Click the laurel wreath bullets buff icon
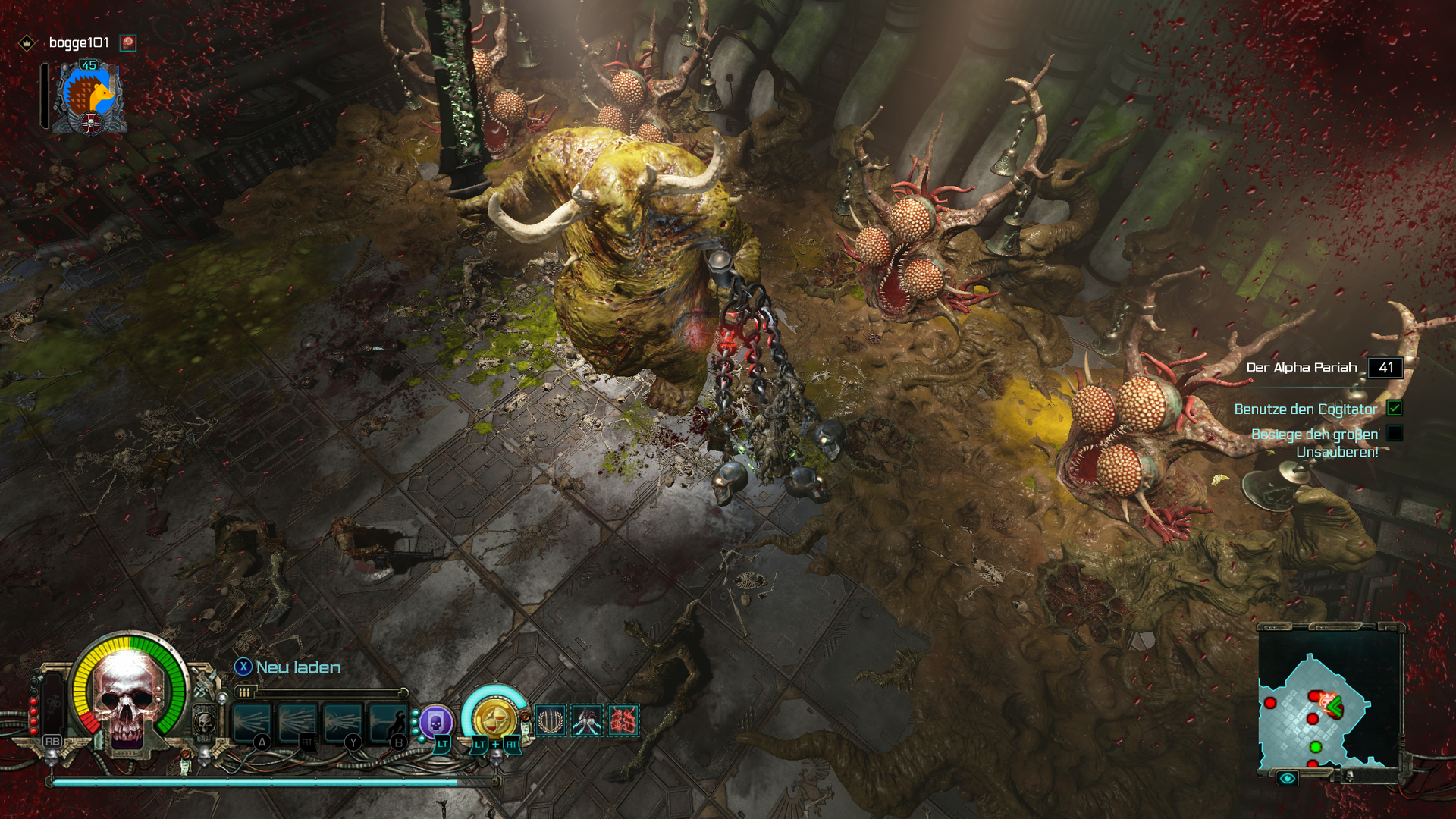Screen dimensions: 1456x819 550,720
